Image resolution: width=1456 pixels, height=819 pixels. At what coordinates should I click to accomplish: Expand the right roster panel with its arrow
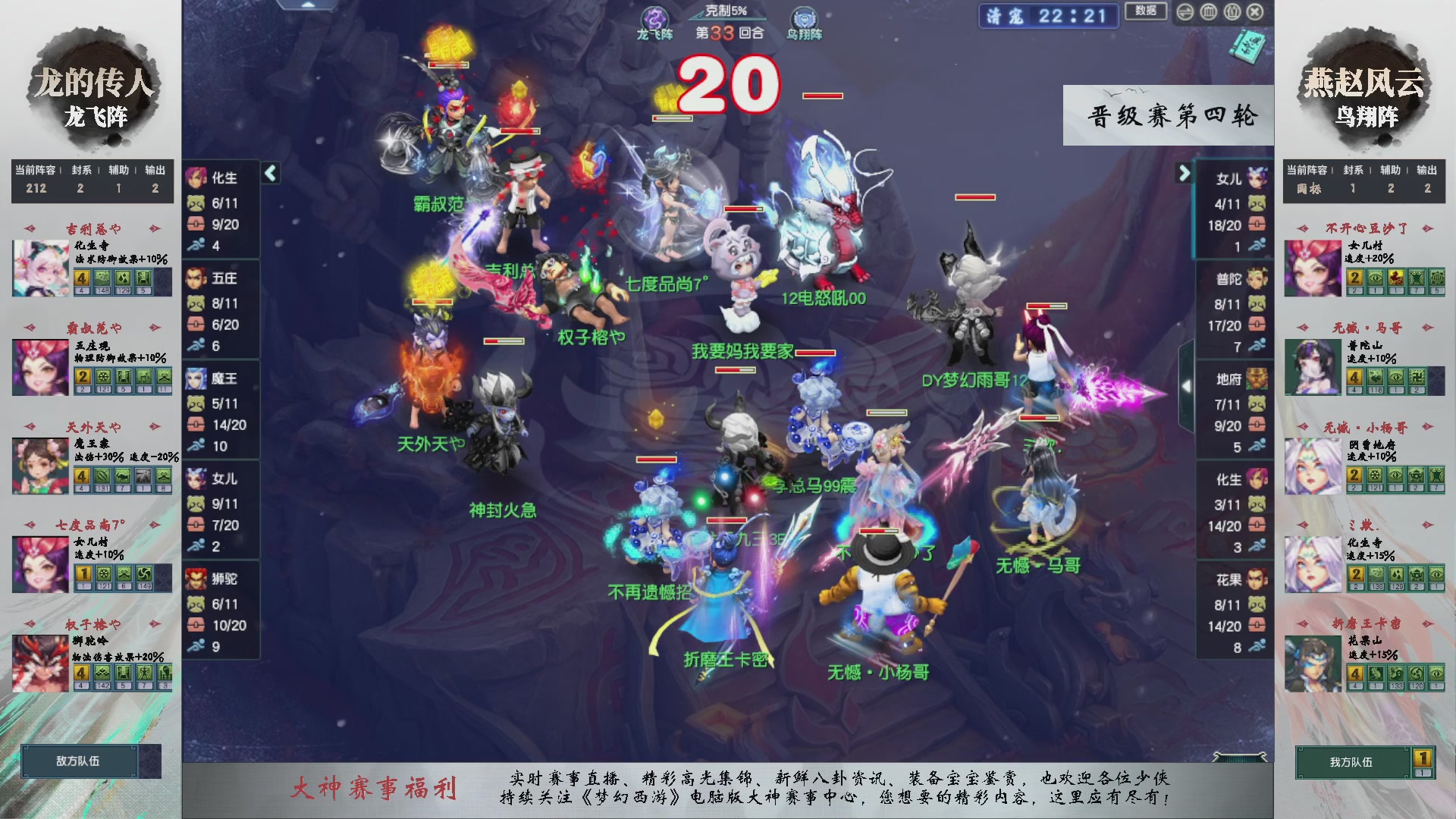click(x=1185, y=173)
